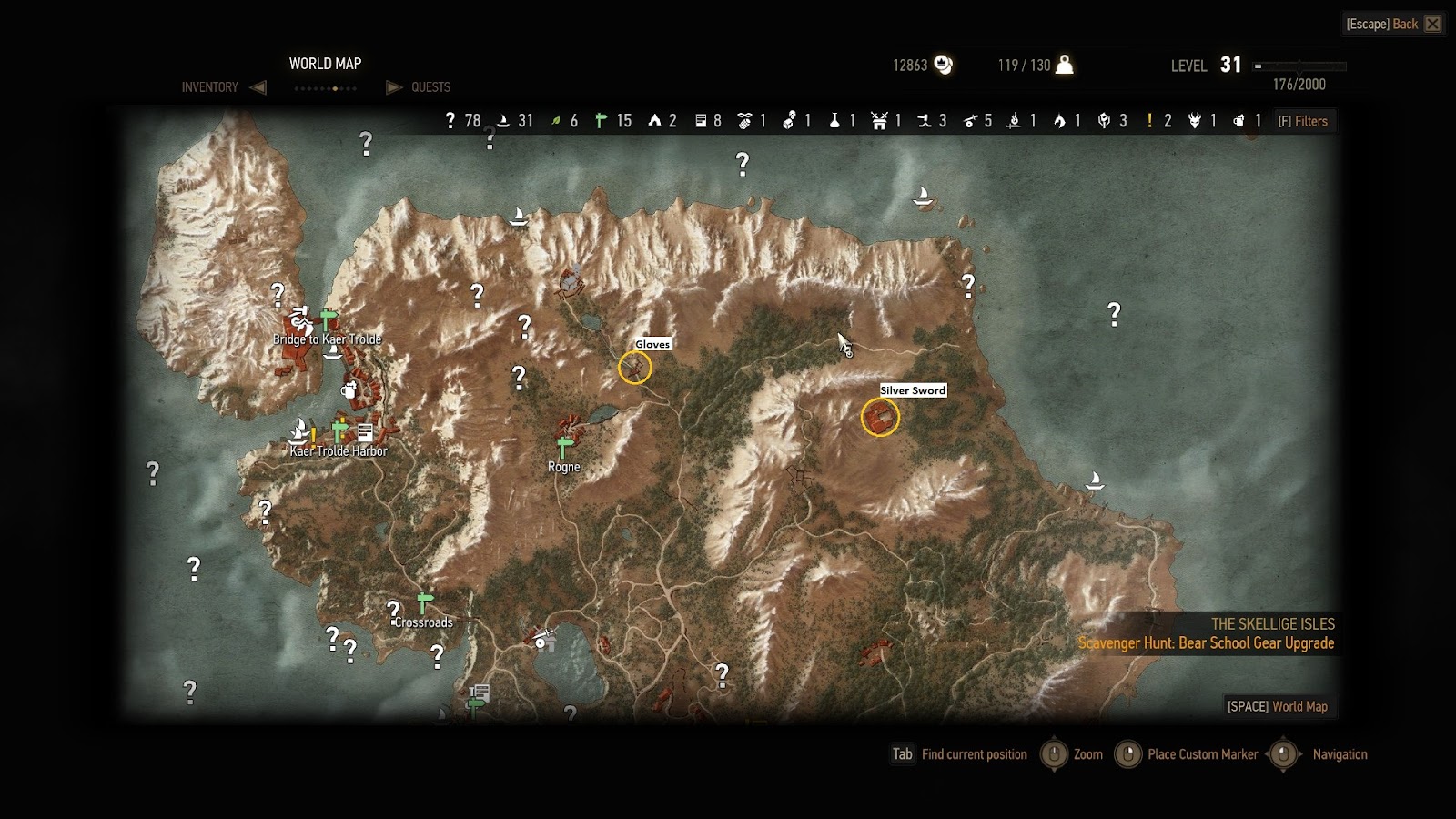Filter by harbor boat icon in legend

(x=513, y=121)
